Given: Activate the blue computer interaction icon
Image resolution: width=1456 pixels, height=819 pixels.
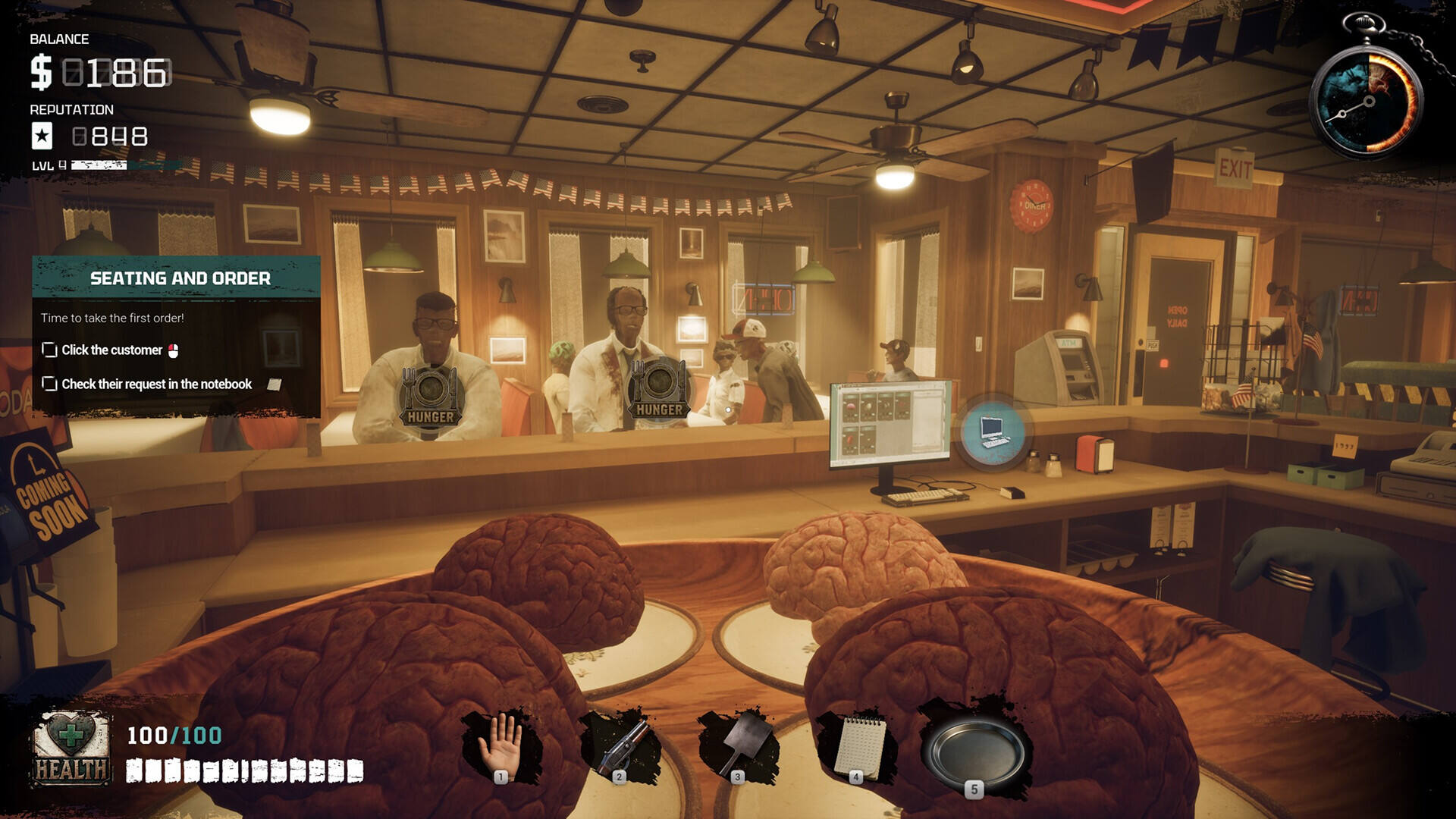Looking at the screenshot, I should click(x=993, y=432).
